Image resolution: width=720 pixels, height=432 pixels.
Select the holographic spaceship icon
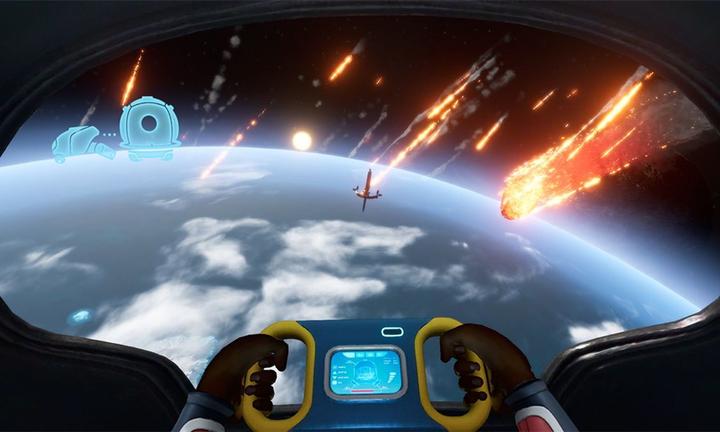(x=78, y=145)
